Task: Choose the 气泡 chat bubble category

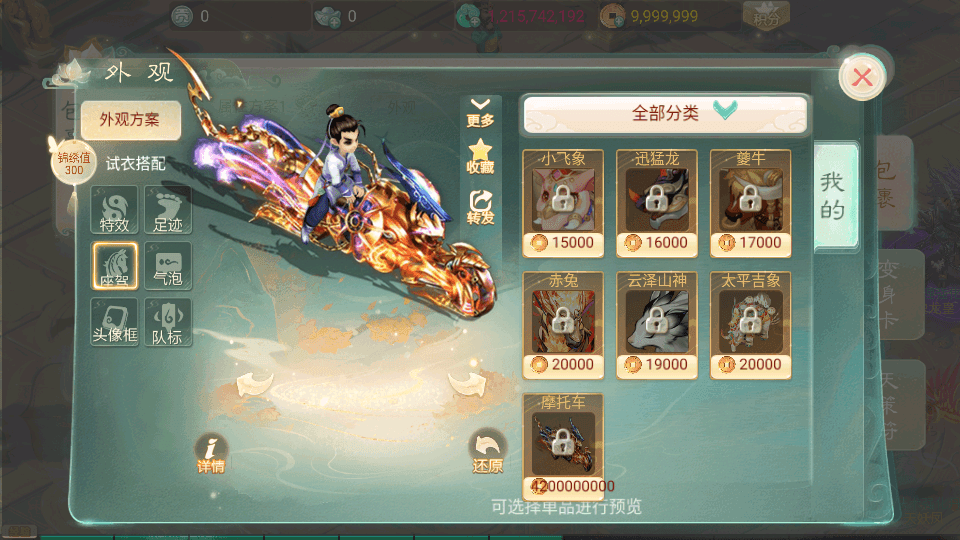Action: 168,266
